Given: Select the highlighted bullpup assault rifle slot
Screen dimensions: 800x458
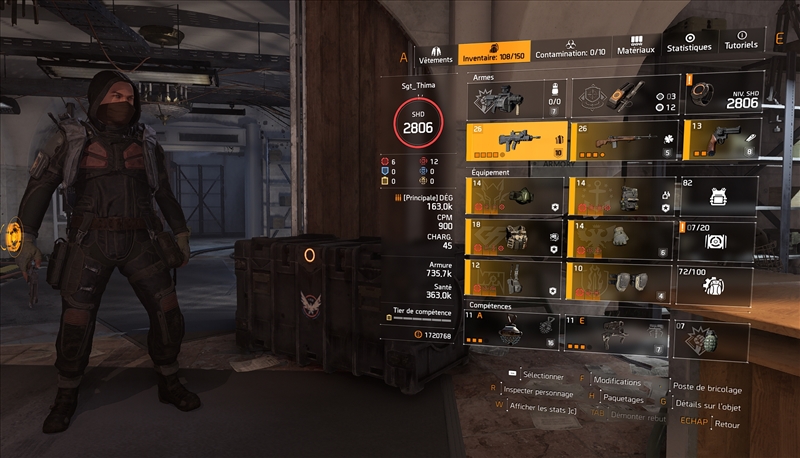Looking at the screenshot, I should point(516,142).
